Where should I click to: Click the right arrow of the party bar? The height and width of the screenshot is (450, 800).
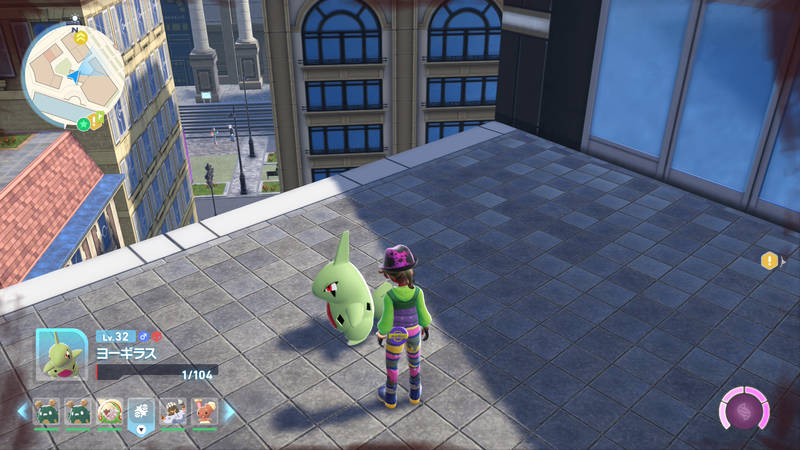(229, 411)
